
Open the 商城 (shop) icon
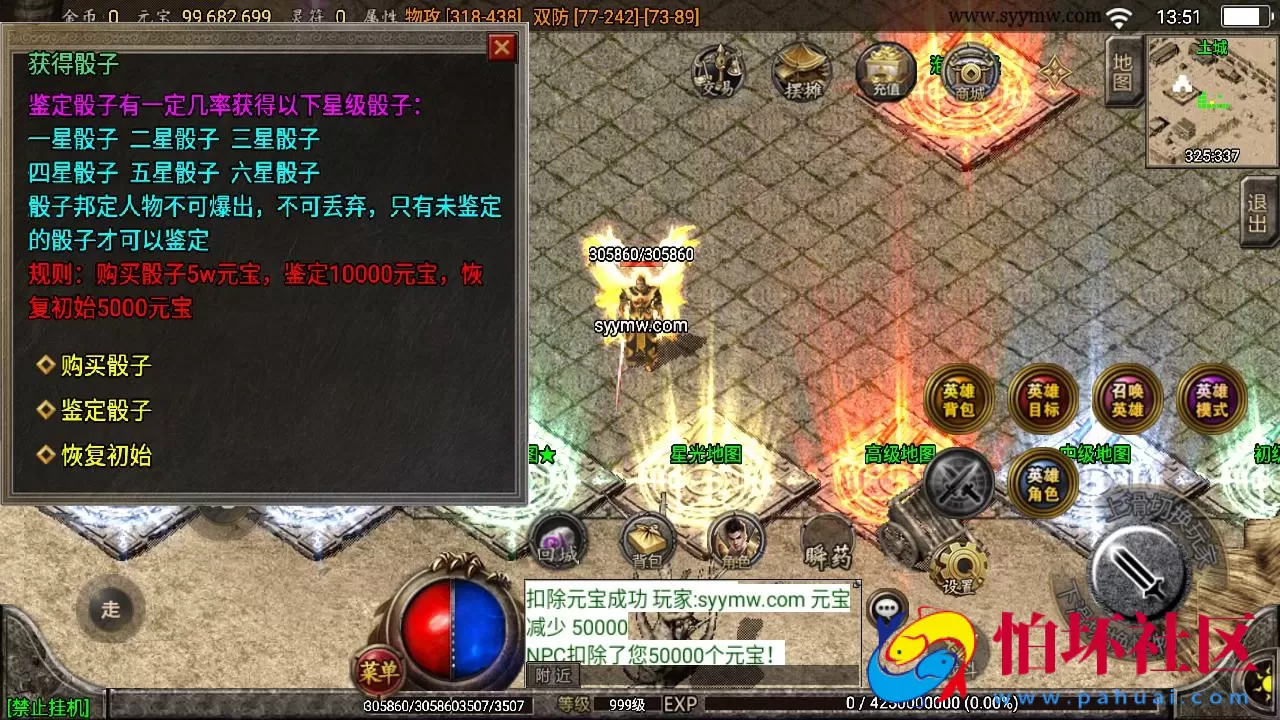click(968, 73)
